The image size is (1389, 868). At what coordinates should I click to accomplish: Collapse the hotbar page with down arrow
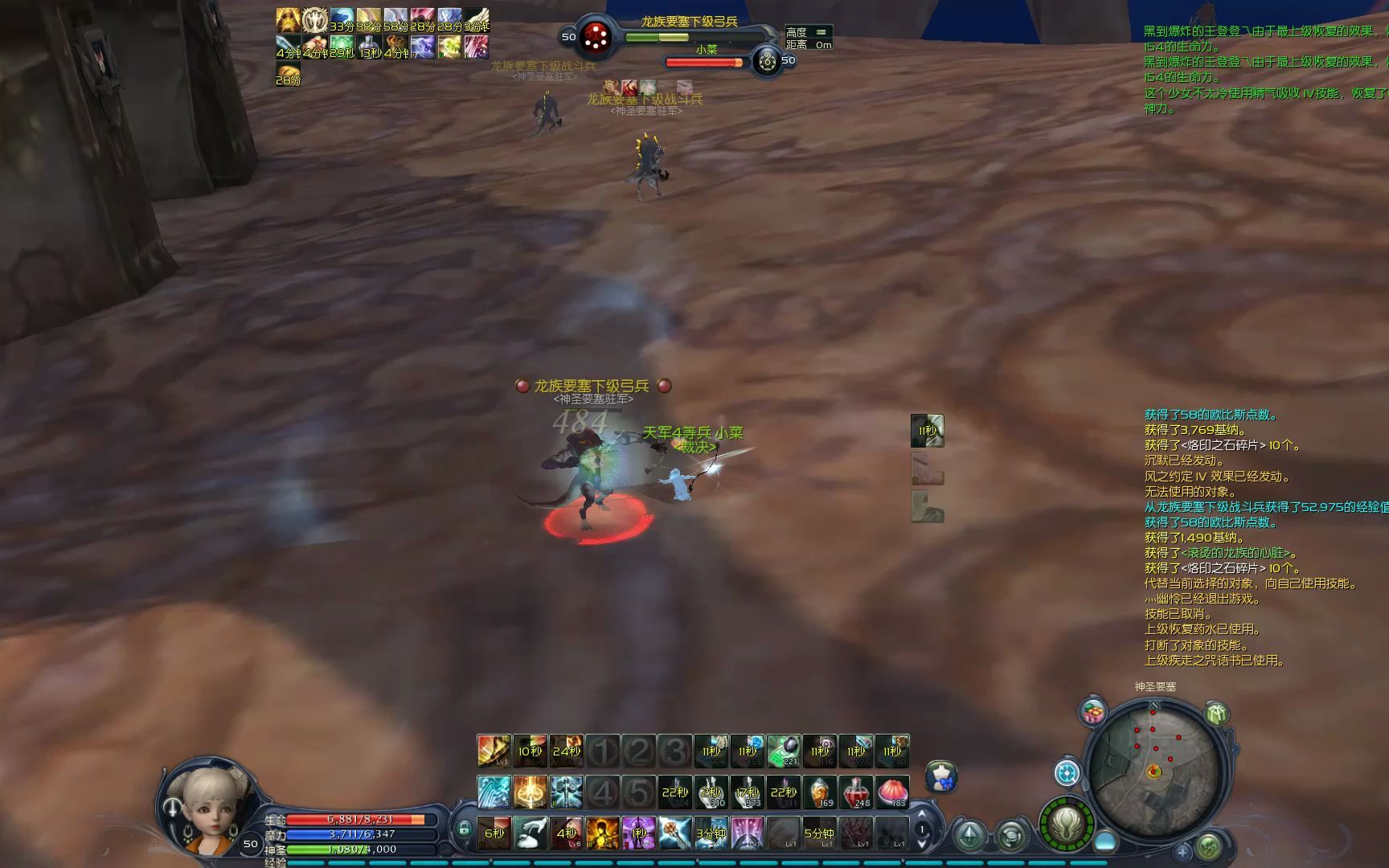coord(921,846)
